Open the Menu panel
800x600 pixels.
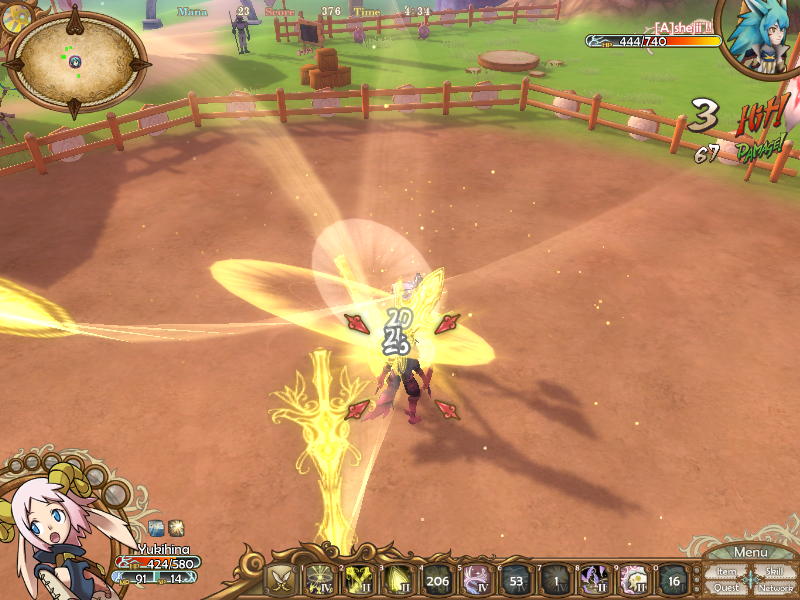(750, 553)
